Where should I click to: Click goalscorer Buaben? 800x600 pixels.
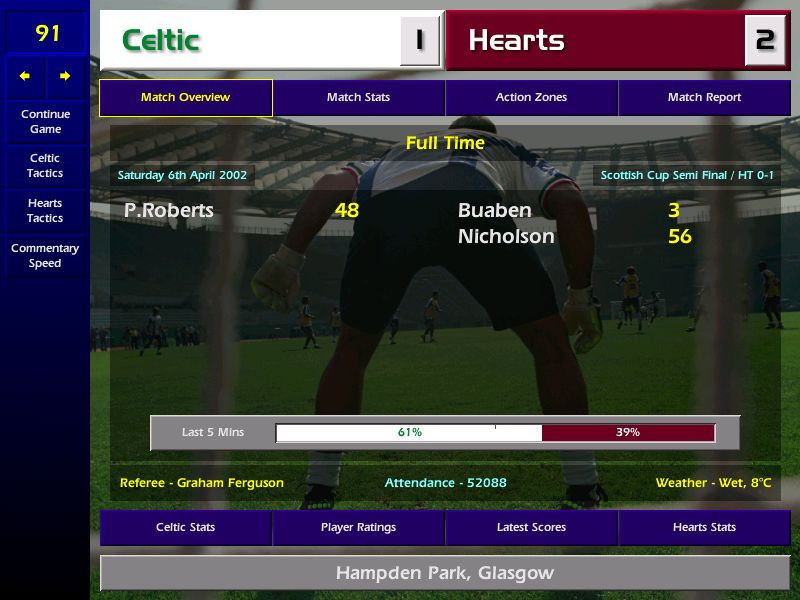coord(494,210)
